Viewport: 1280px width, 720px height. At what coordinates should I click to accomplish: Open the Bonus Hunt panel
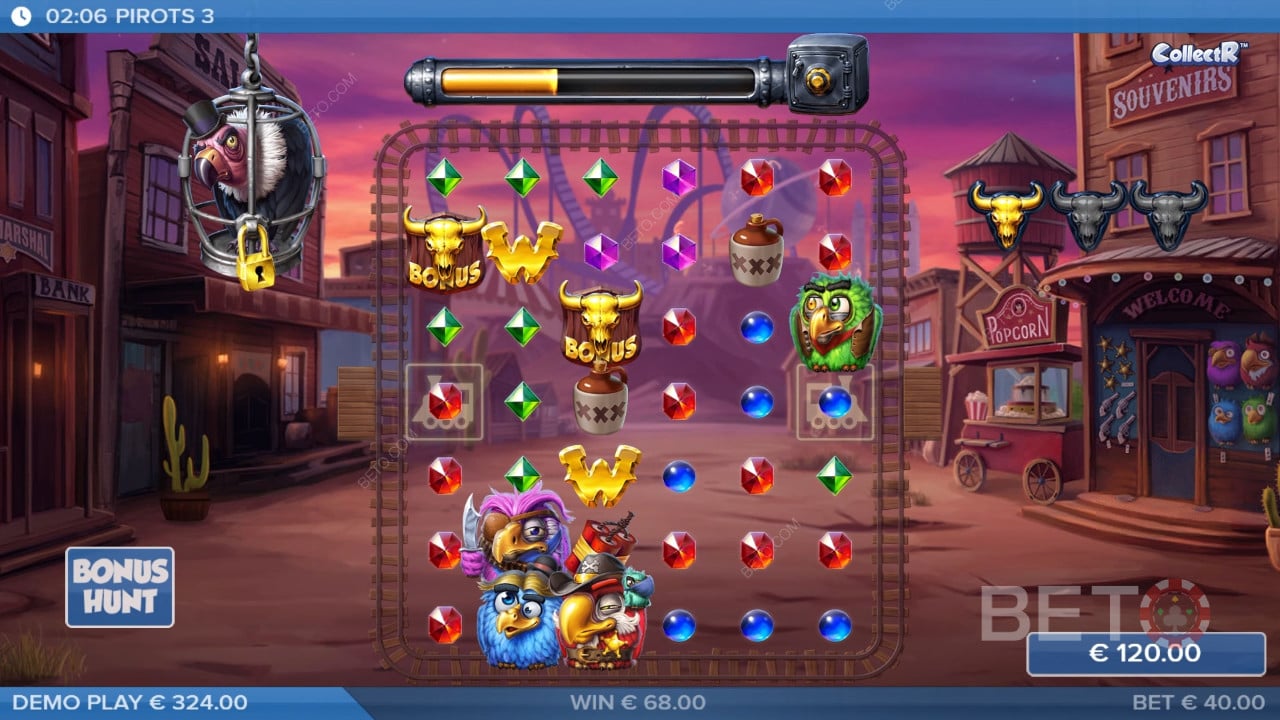click(x=119, y=587)
